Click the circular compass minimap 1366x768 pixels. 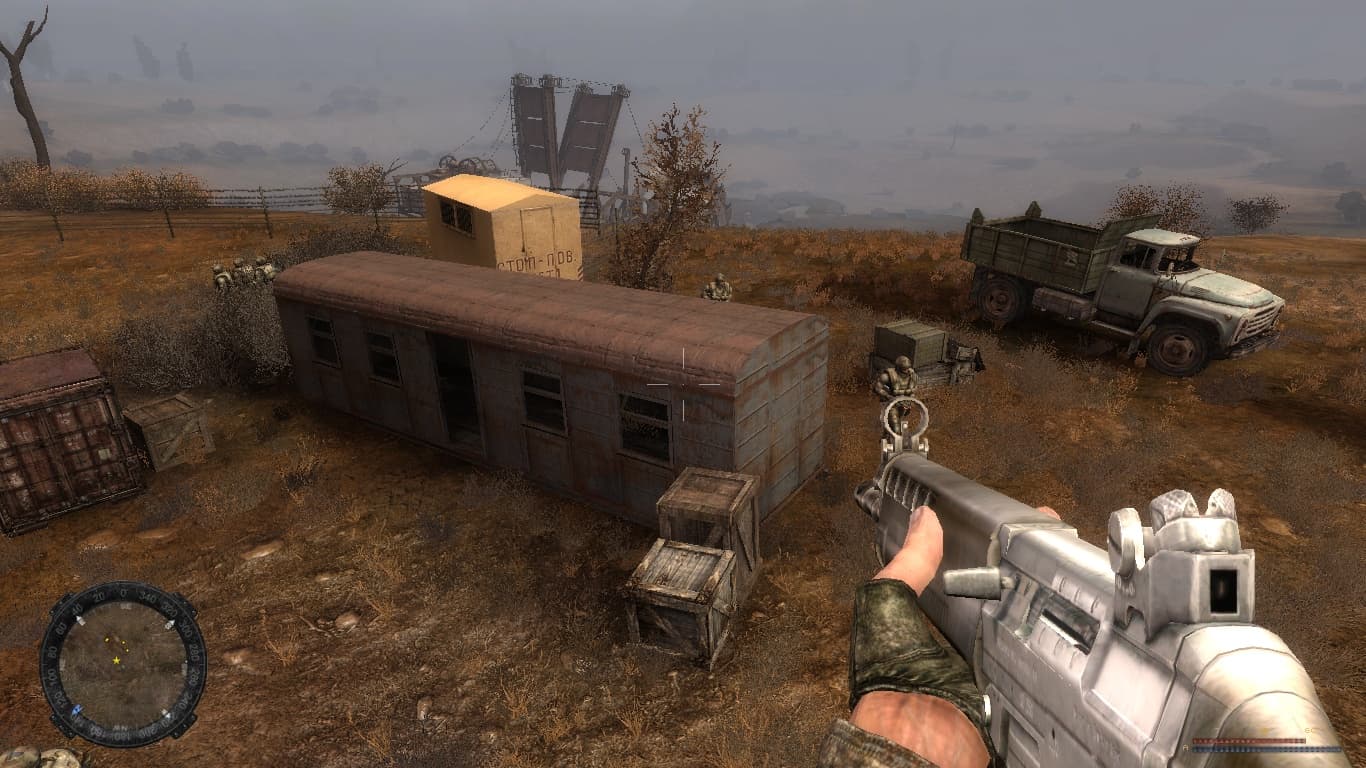(123, 663)
